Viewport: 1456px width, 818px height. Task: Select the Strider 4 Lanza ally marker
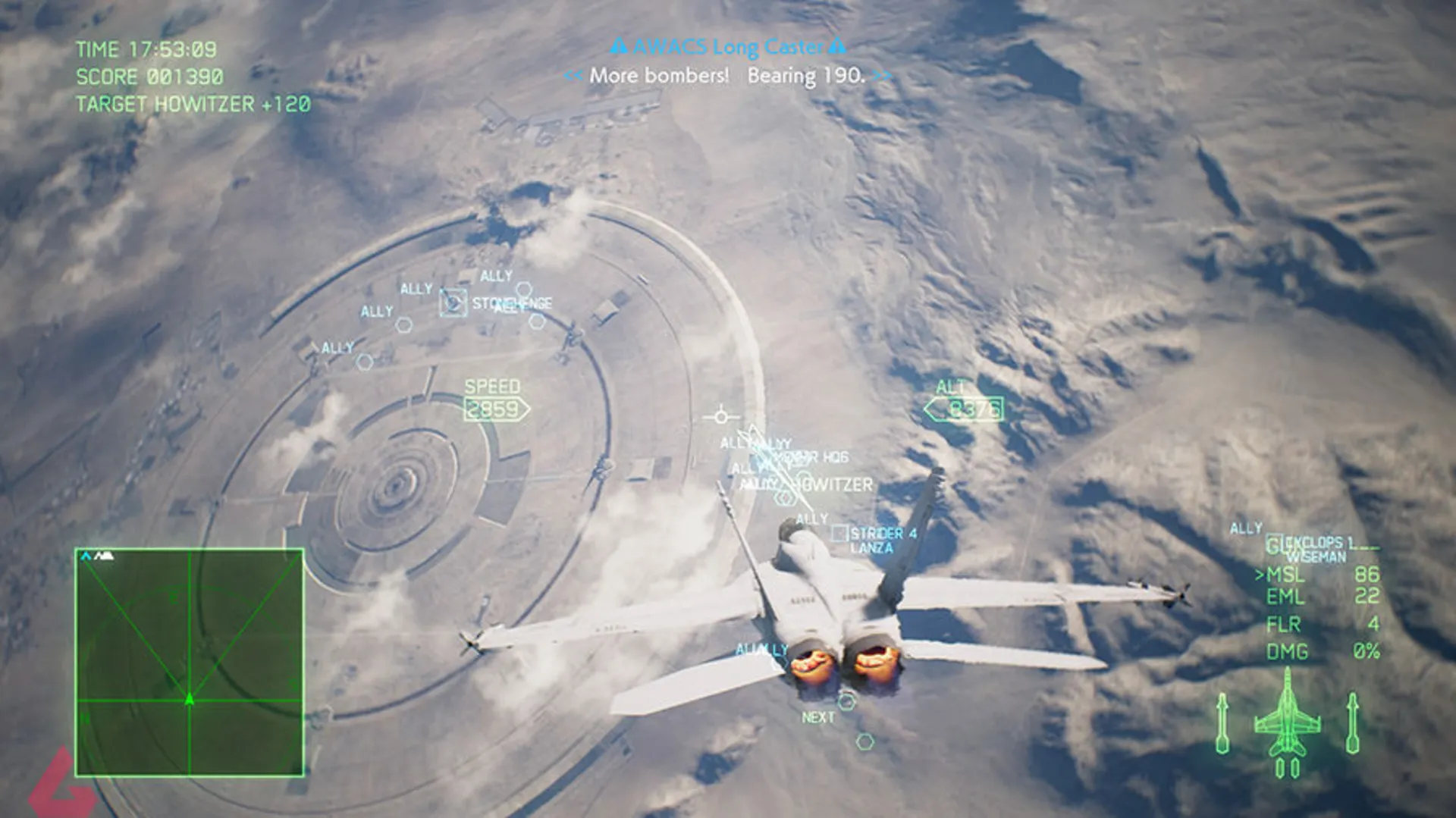point(839,534)
